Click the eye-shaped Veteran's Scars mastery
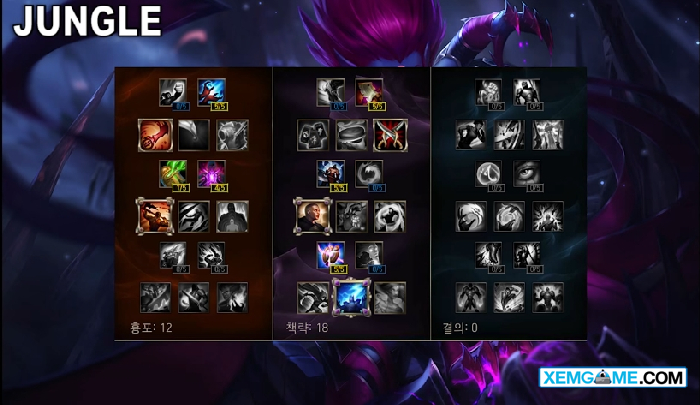This screenshot has width=700, height=405. point(527,173)
